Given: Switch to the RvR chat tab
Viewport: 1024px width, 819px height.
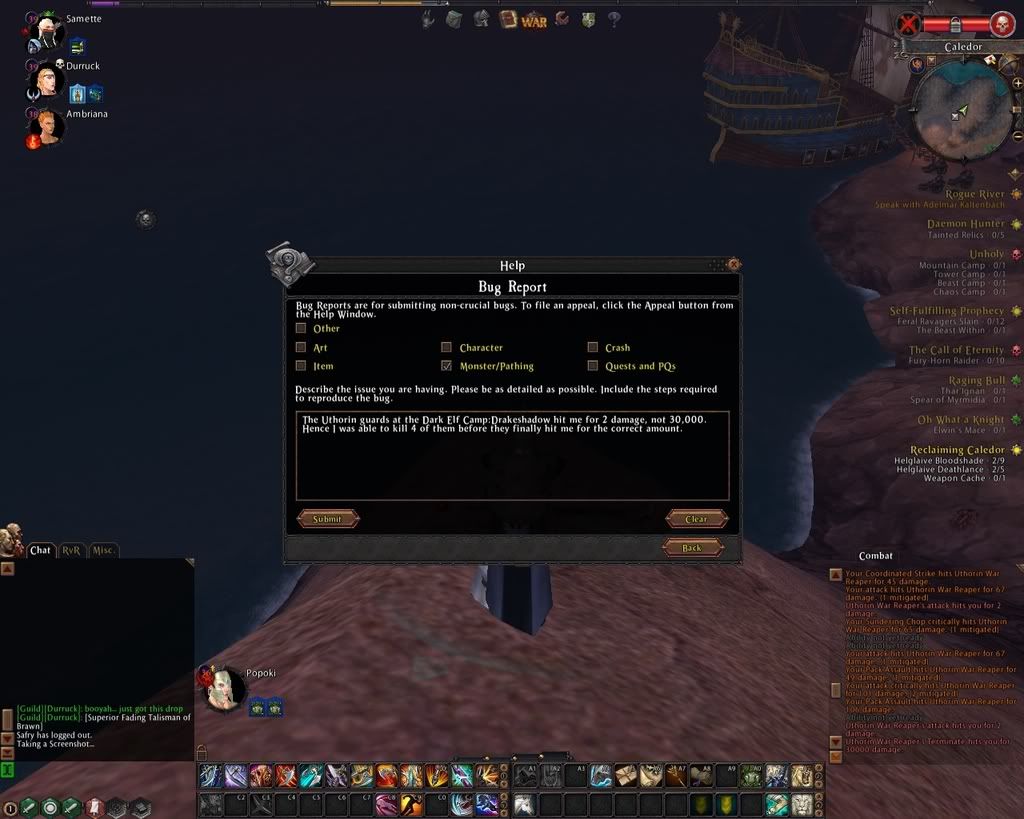Looking at the screenshot, I should click(71, 550).
